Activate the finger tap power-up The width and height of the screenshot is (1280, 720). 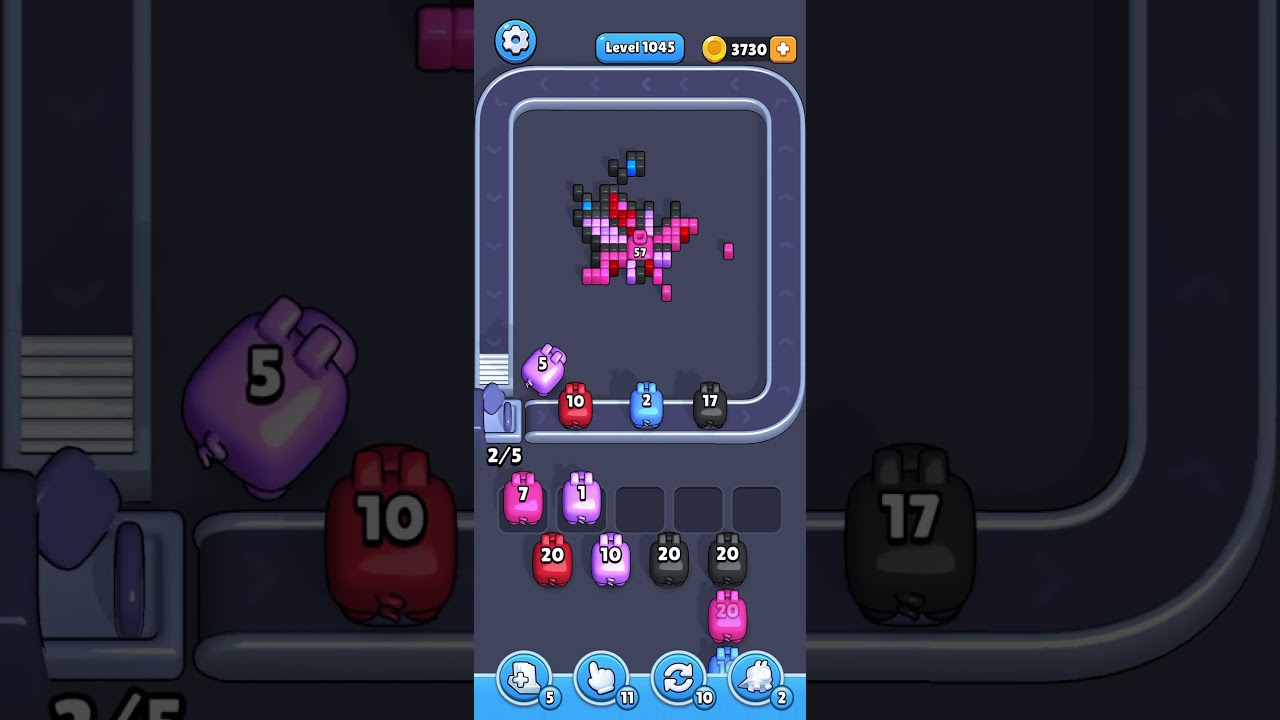[601, 678]
